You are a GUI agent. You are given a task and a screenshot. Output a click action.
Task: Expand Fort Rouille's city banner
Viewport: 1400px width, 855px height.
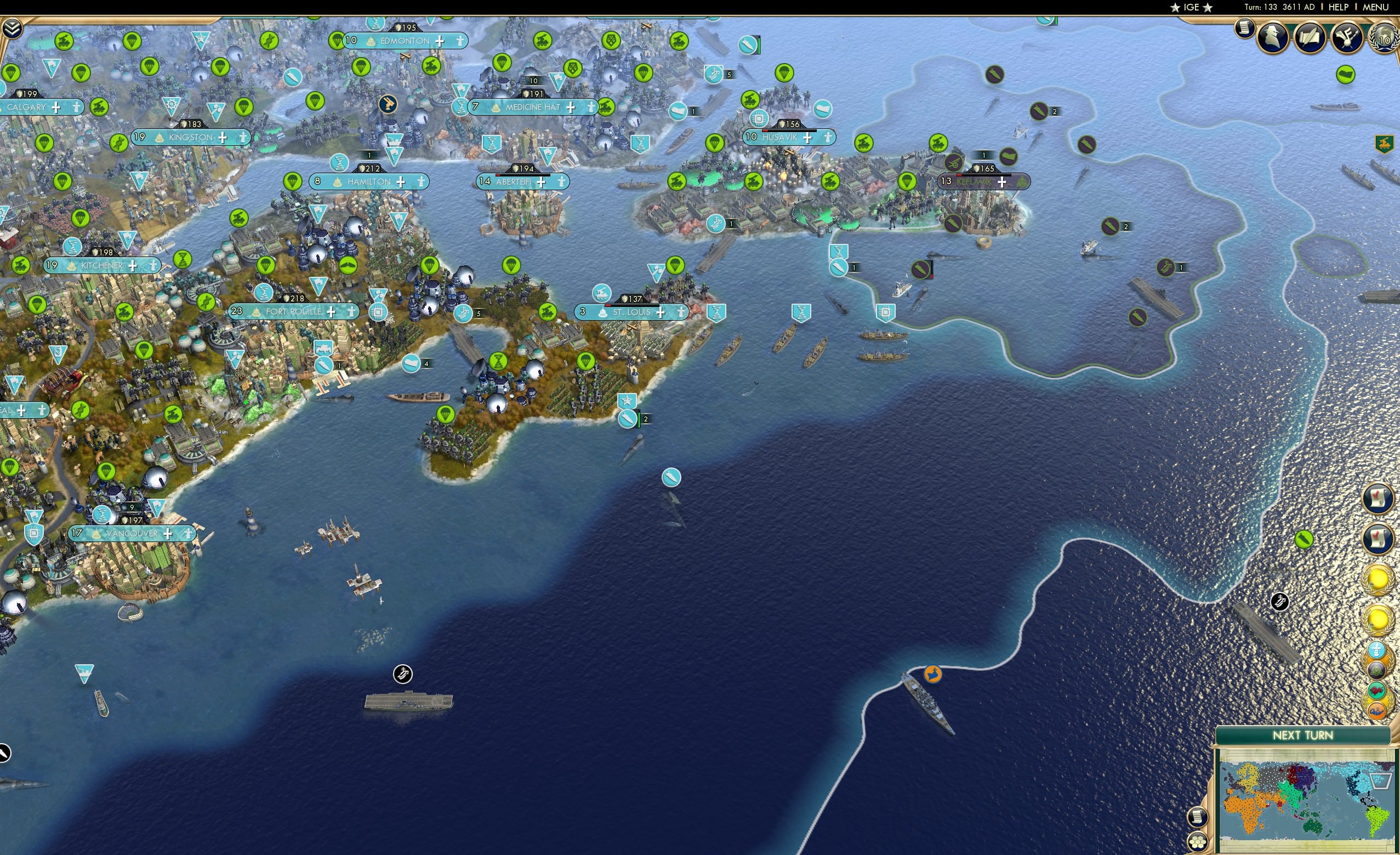pos(331,311)
